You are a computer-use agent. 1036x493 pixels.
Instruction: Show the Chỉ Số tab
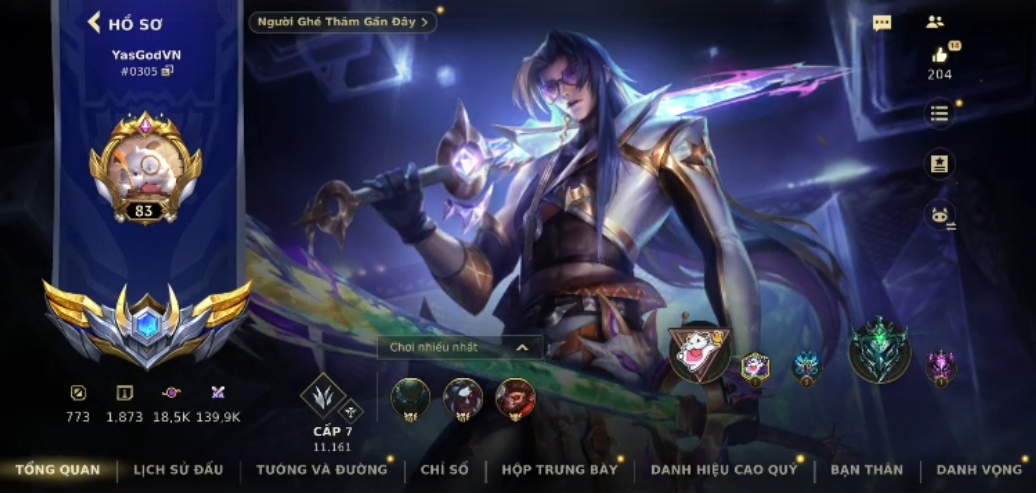point(444,469)
